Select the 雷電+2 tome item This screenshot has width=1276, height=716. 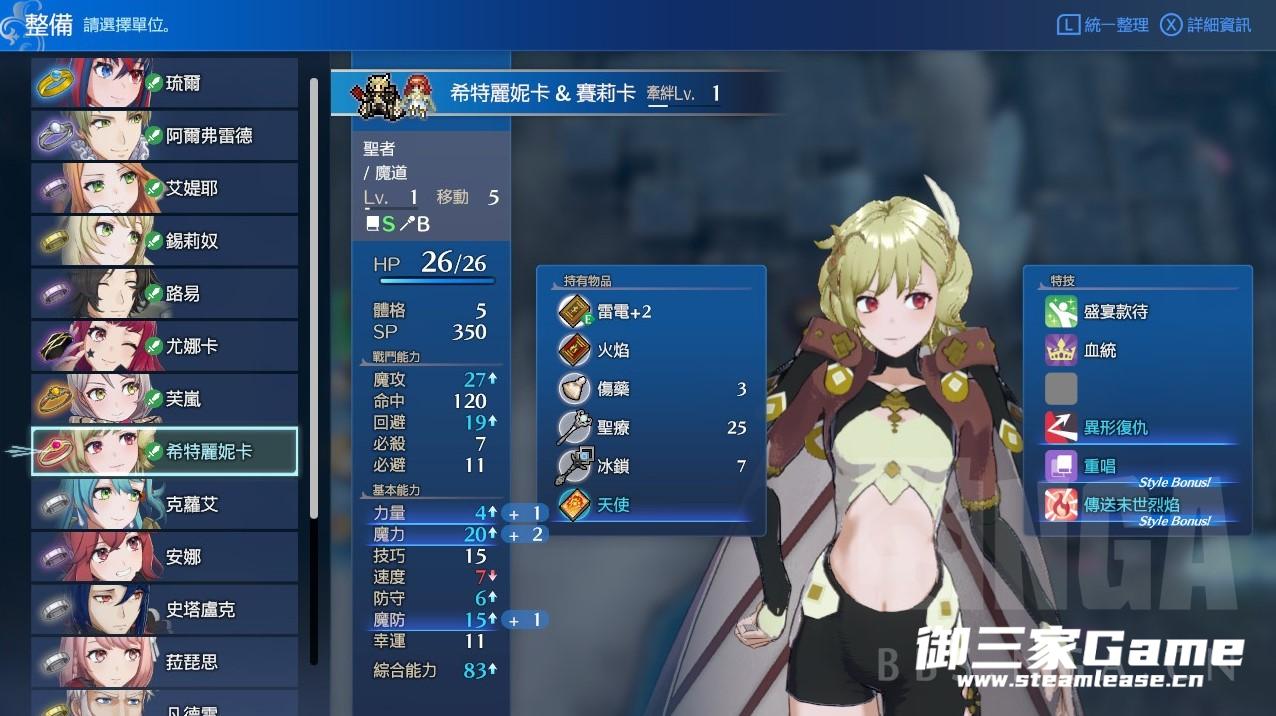pos(651,312)
